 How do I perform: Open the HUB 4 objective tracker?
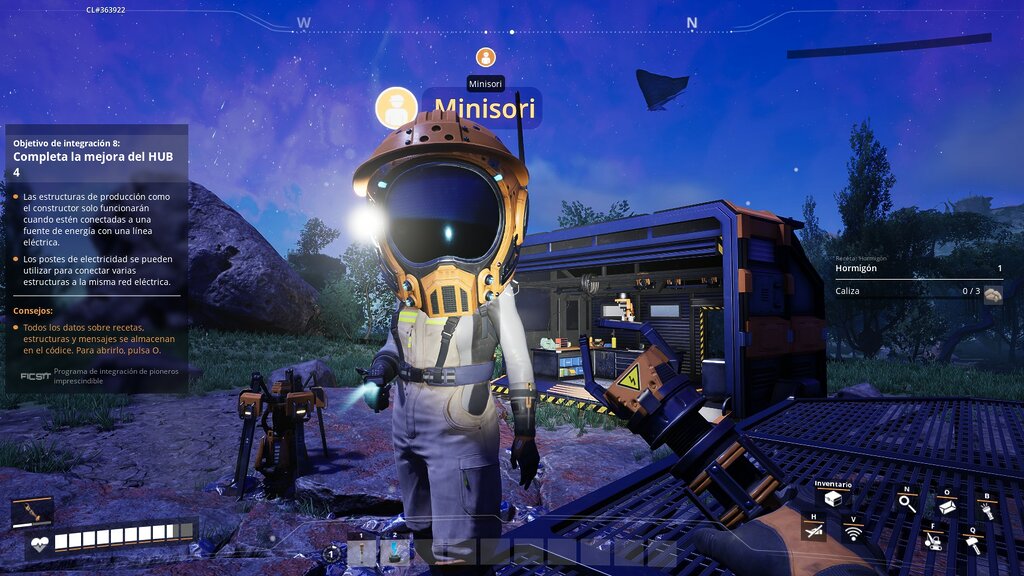point(96,157)
